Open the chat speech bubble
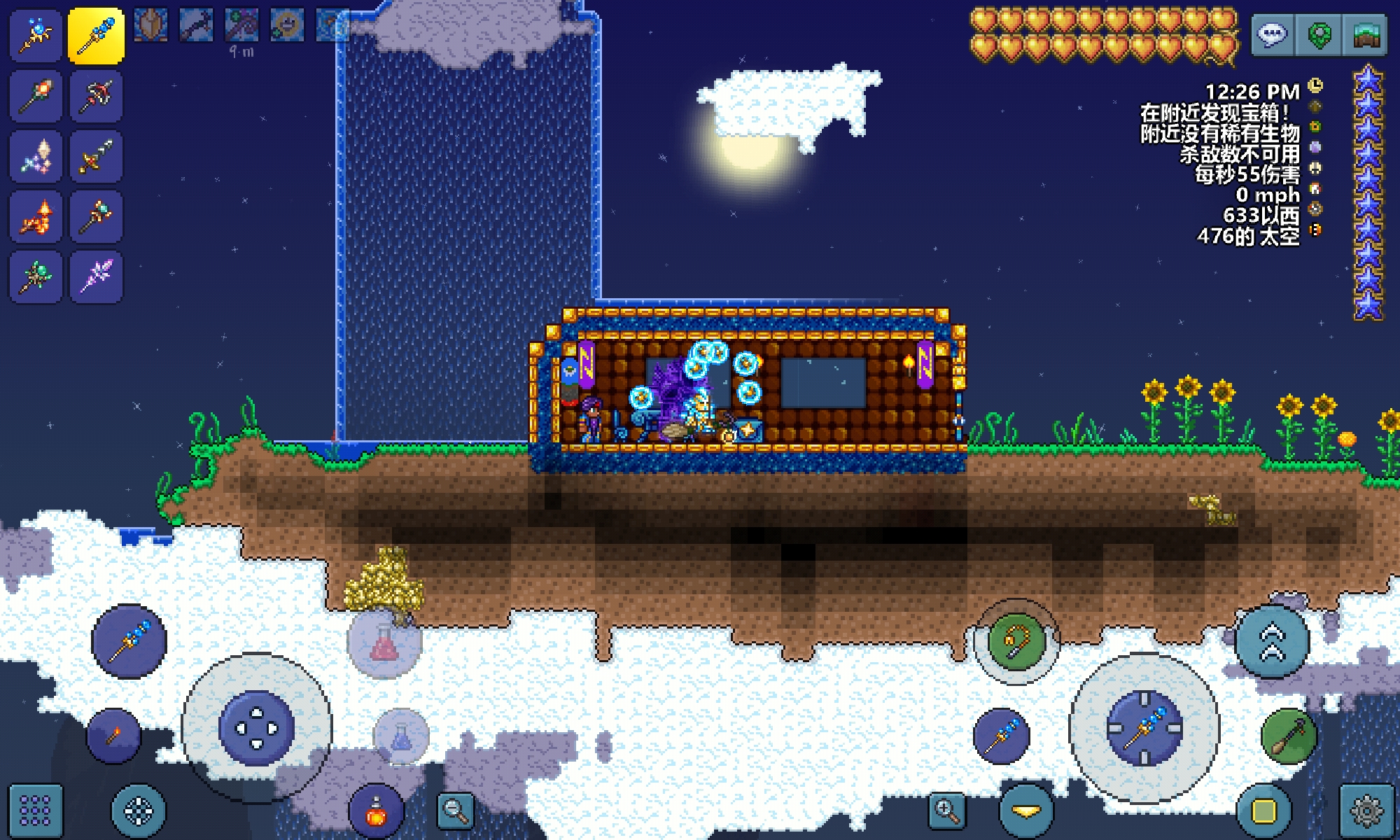 pyautogui.click(x=1272, y=34)
